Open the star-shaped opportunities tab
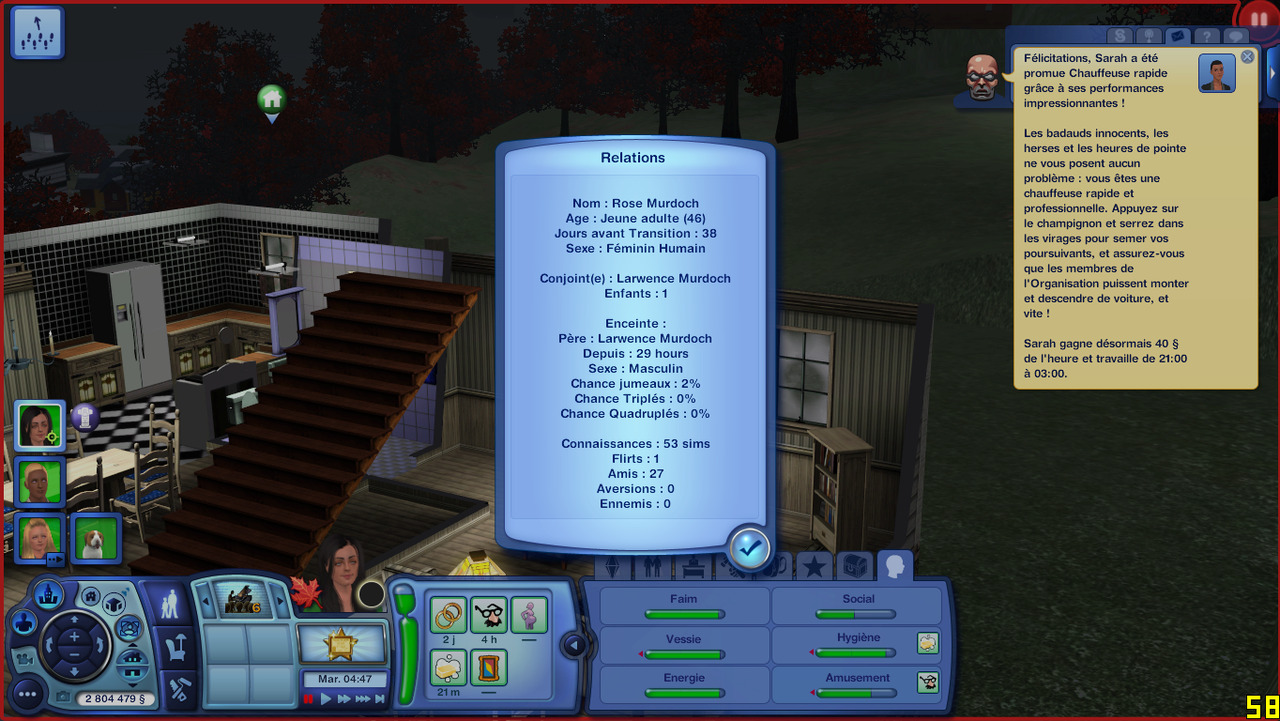The height and width of the screenshot is (721, 1280). click(x=815, y=567)
